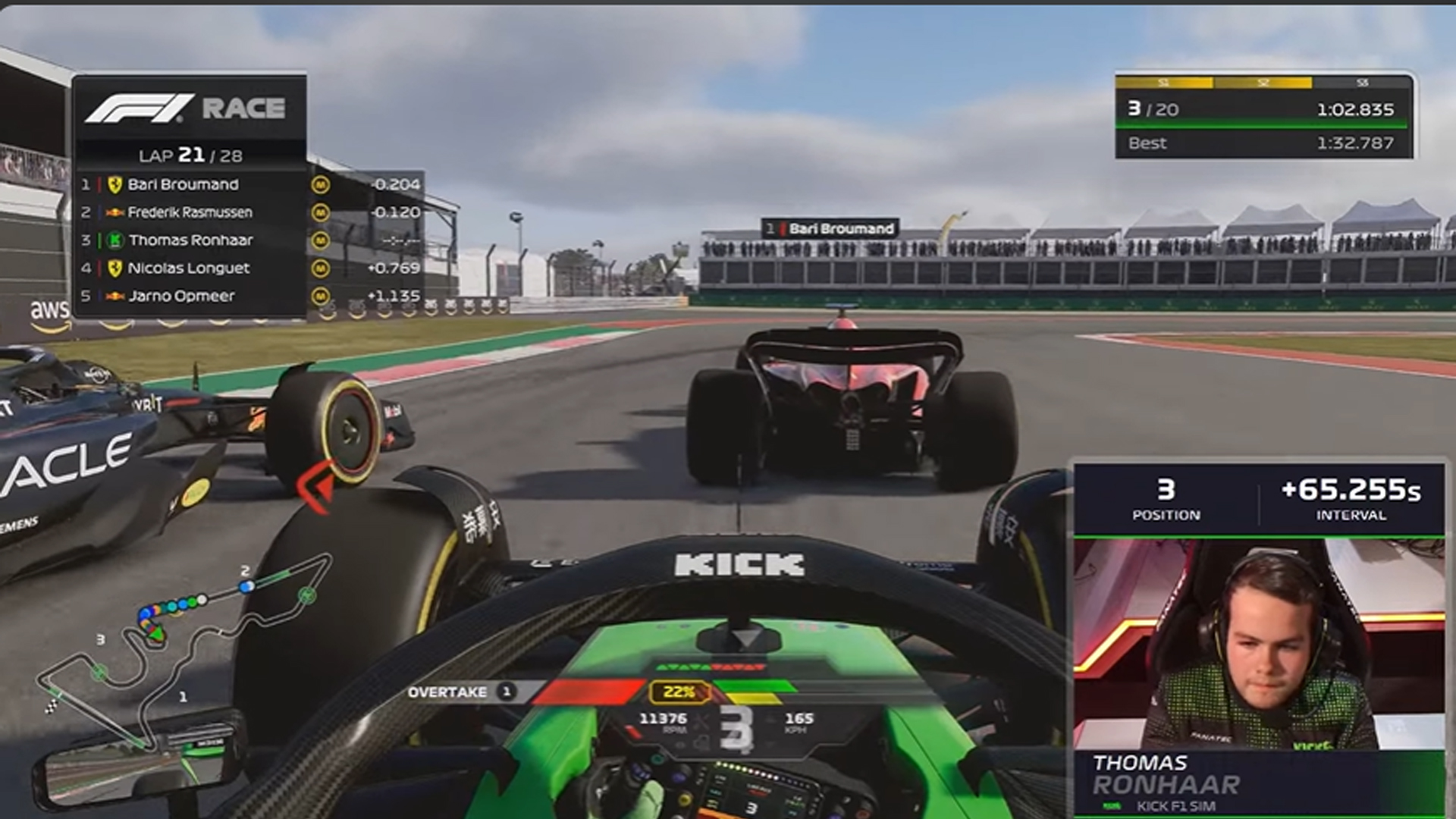Click the 22% ERS battery gauge

click(x=677, y=692)
